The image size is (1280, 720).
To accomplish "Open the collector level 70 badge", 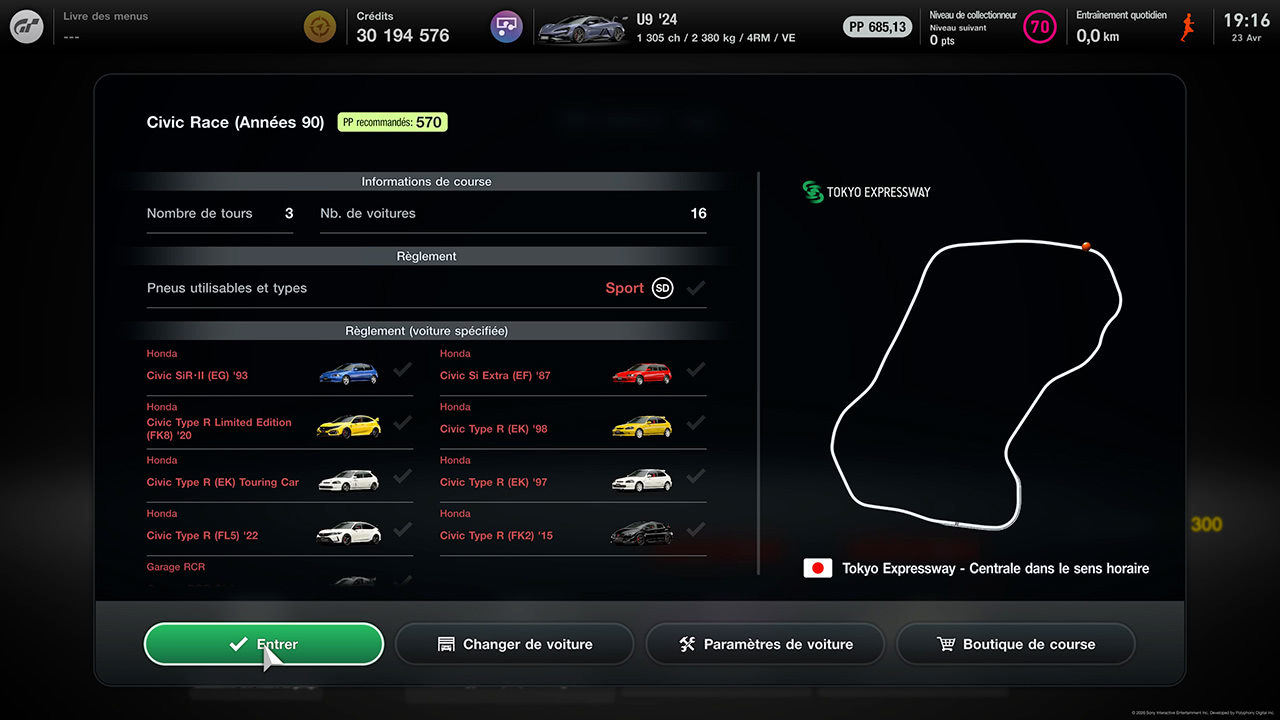I will point(1040,27).
